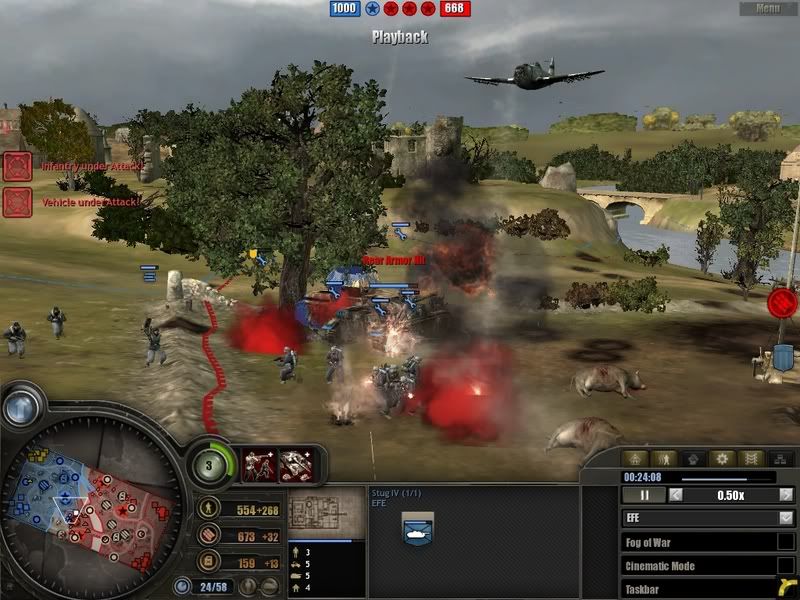Select the infantry commander ability icon
The width and height of the screenshot is (800, 600).
(259, 462)
